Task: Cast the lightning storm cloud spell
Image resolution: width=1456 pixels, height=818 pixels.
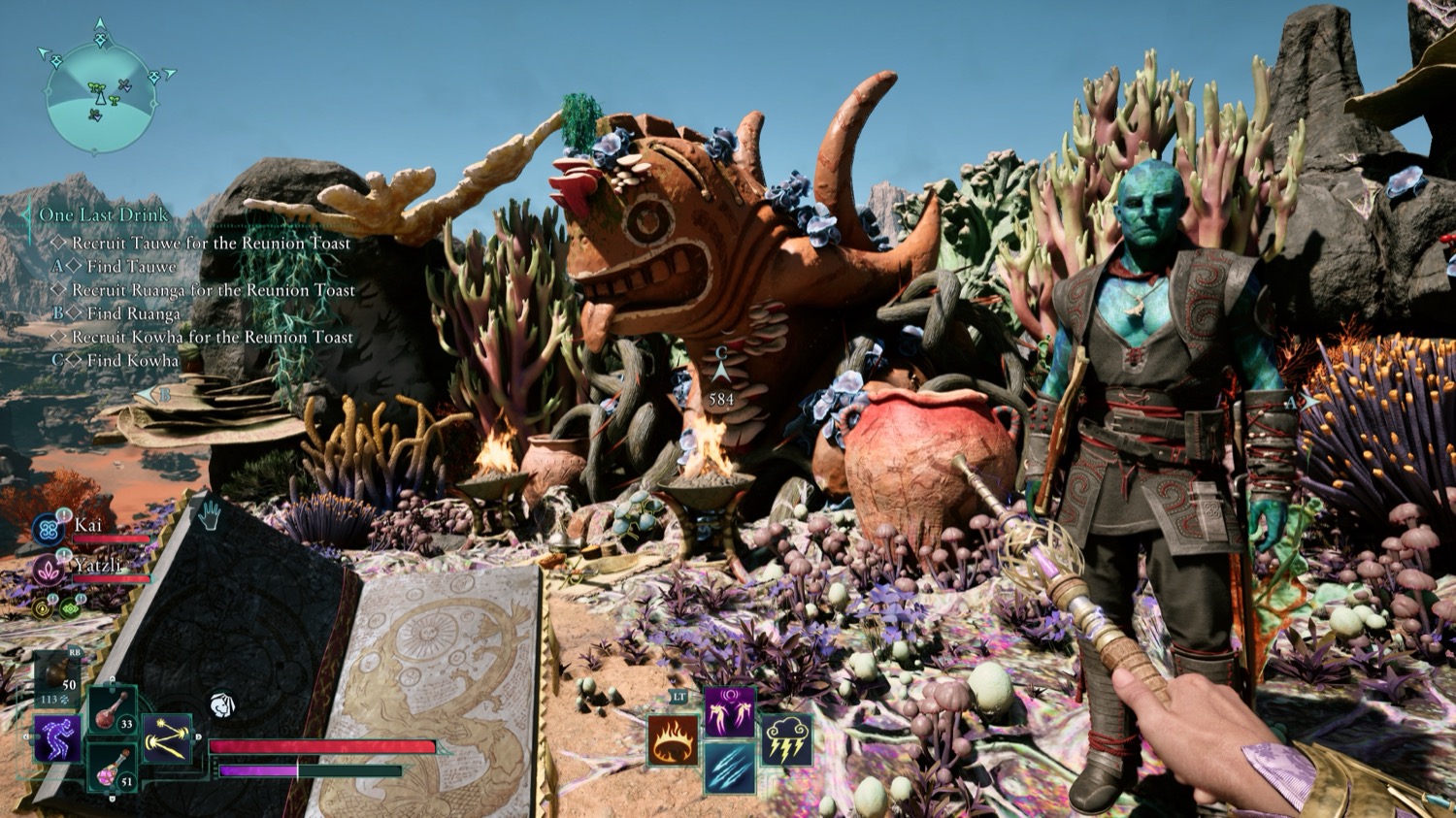Action: (x=786, y=741)
